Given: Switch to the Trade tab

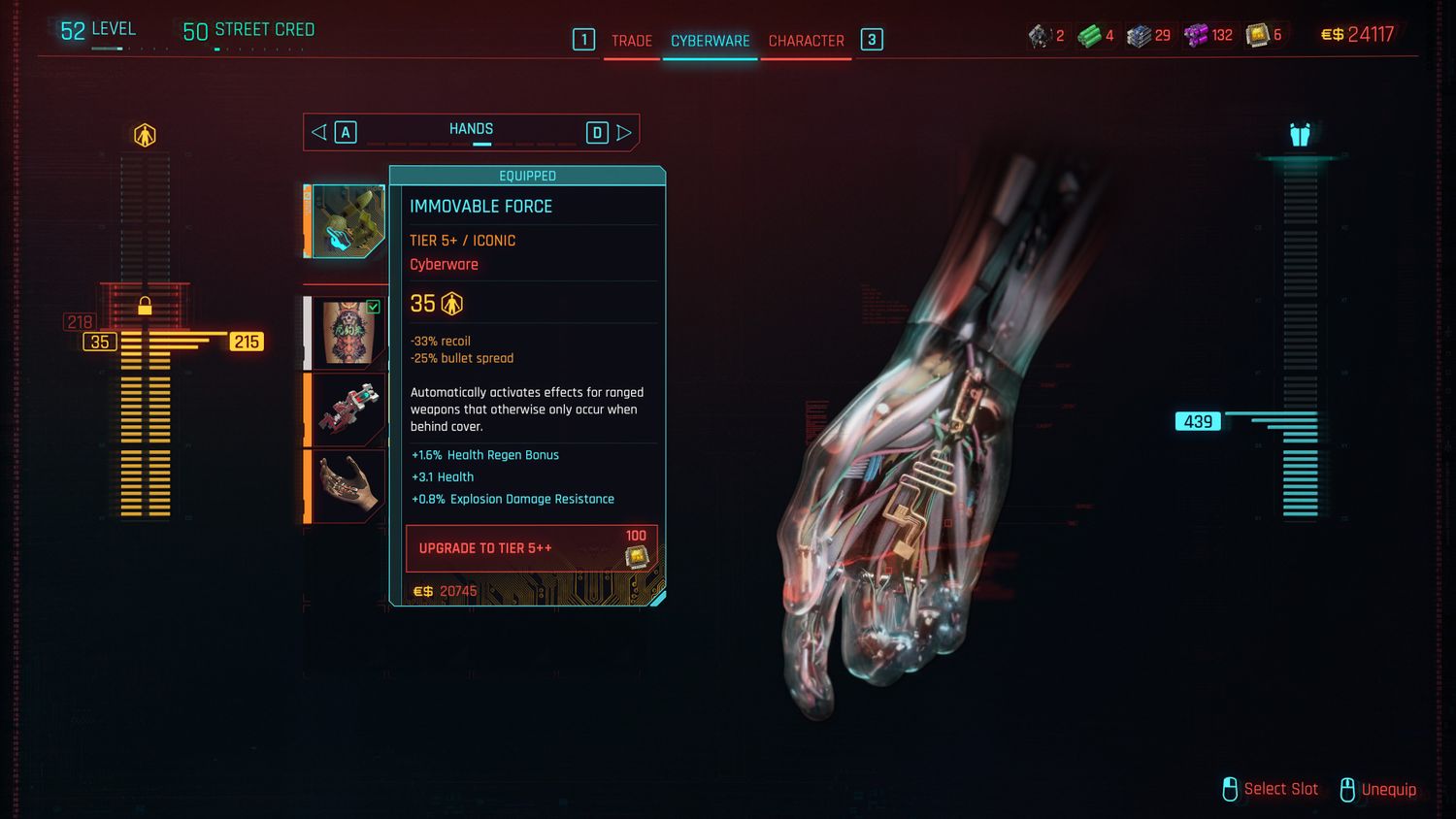Looking at the screenshot, I should (631, 41).
